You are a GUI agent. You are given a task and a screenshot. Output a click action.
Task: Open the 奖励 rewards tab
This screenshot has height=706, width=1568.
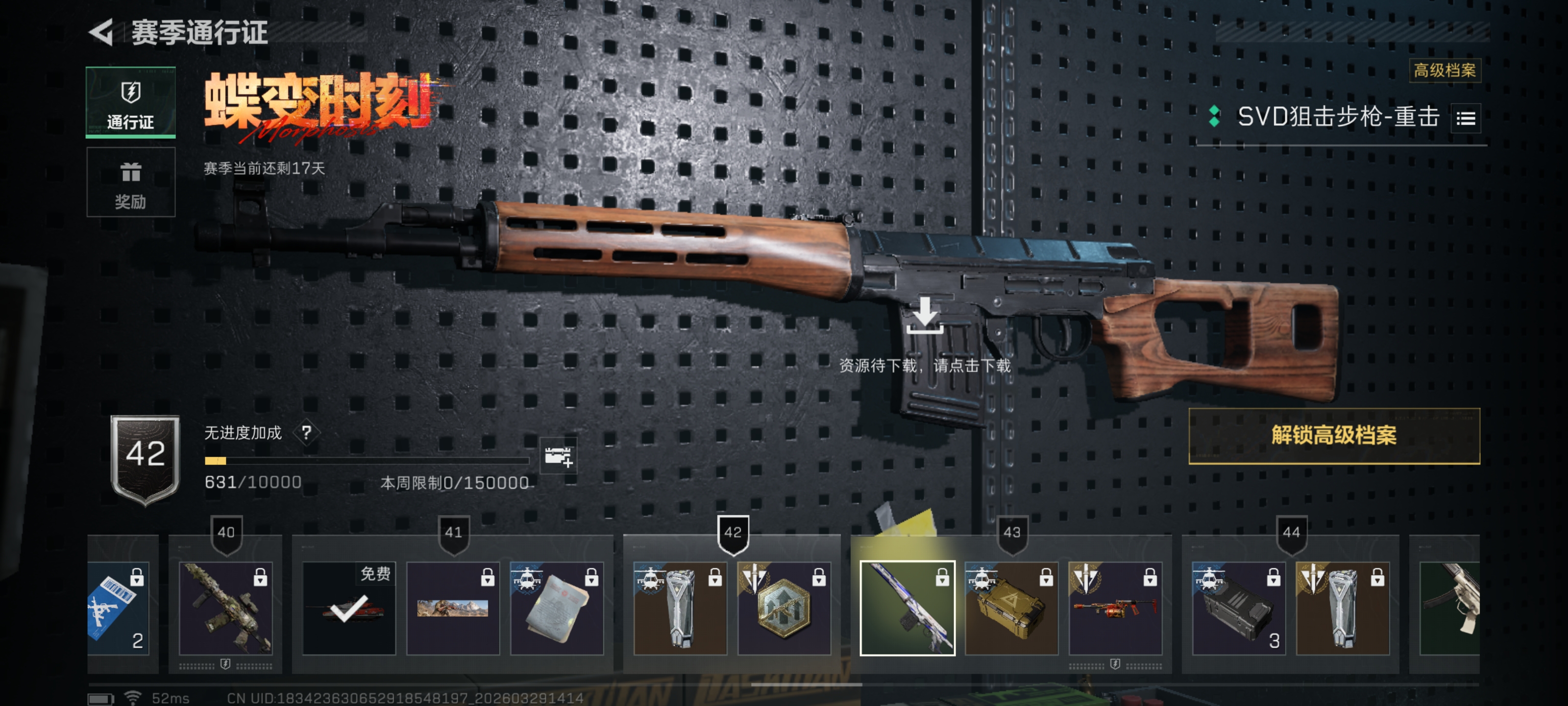click(x=131, y=182)
